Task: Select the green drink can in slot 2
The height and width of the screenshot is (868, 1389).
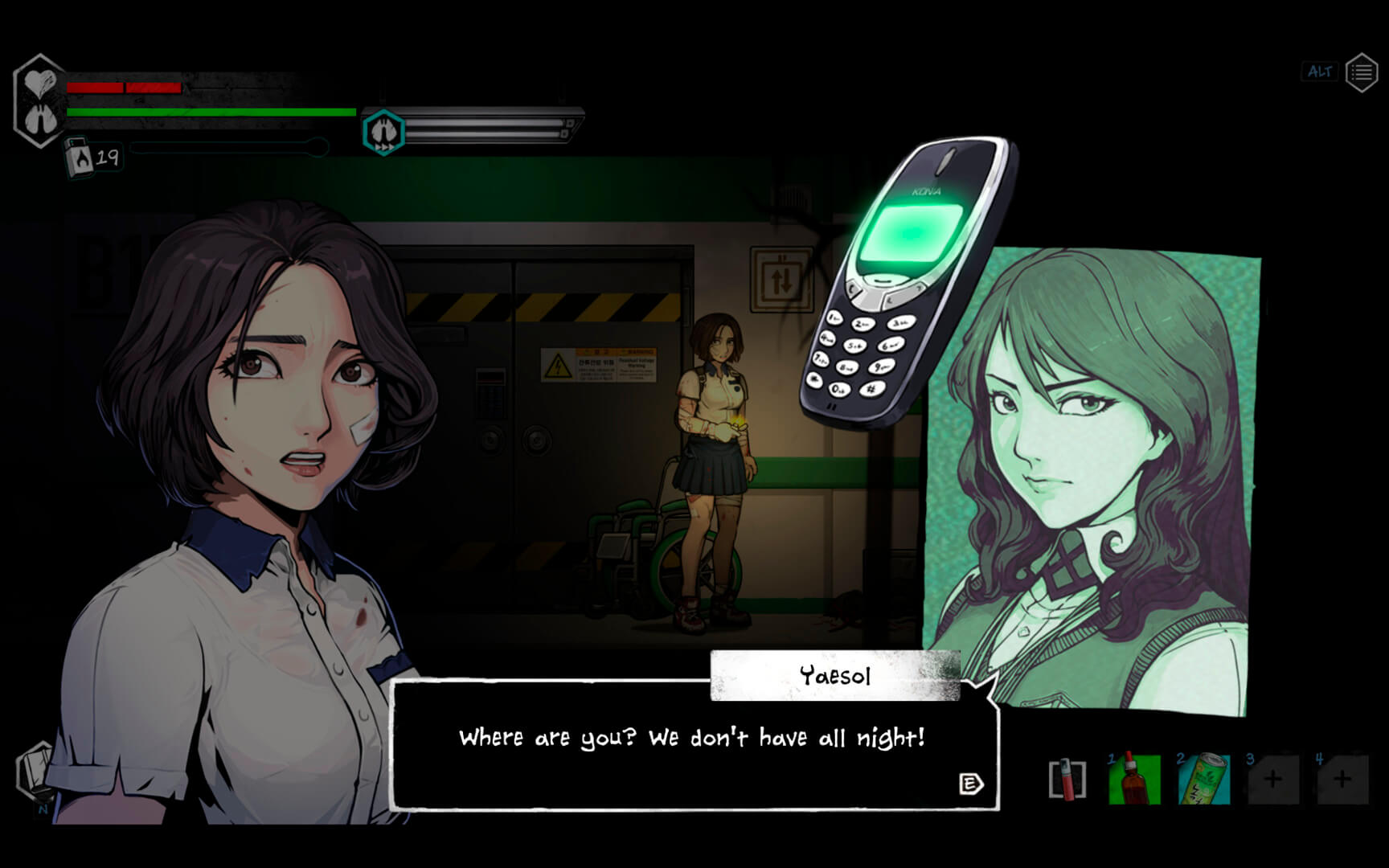Action: pyautogui.click(x=1203, y=779)
